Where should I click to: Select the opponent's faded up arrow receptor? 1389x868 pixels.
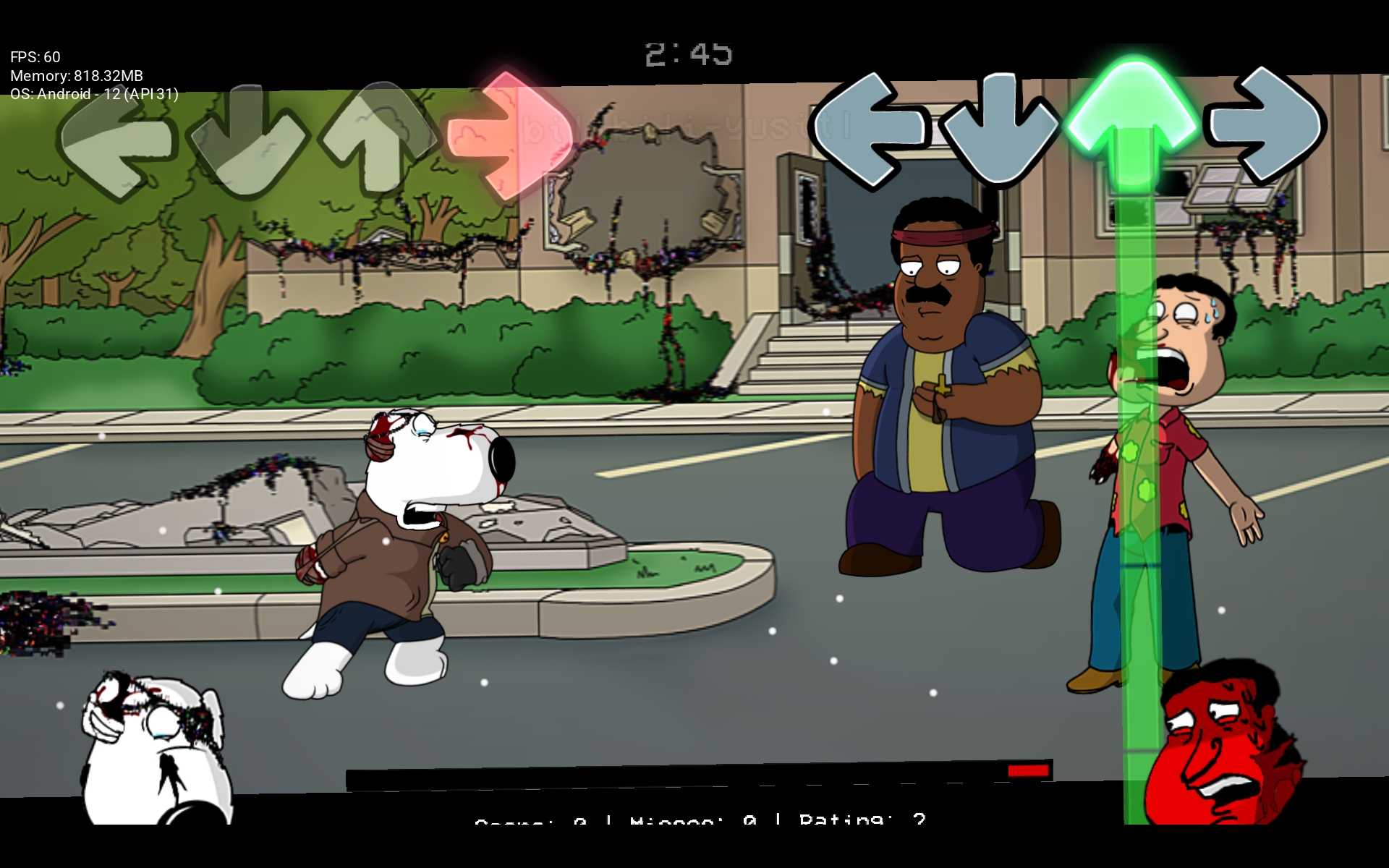point(378,137)
